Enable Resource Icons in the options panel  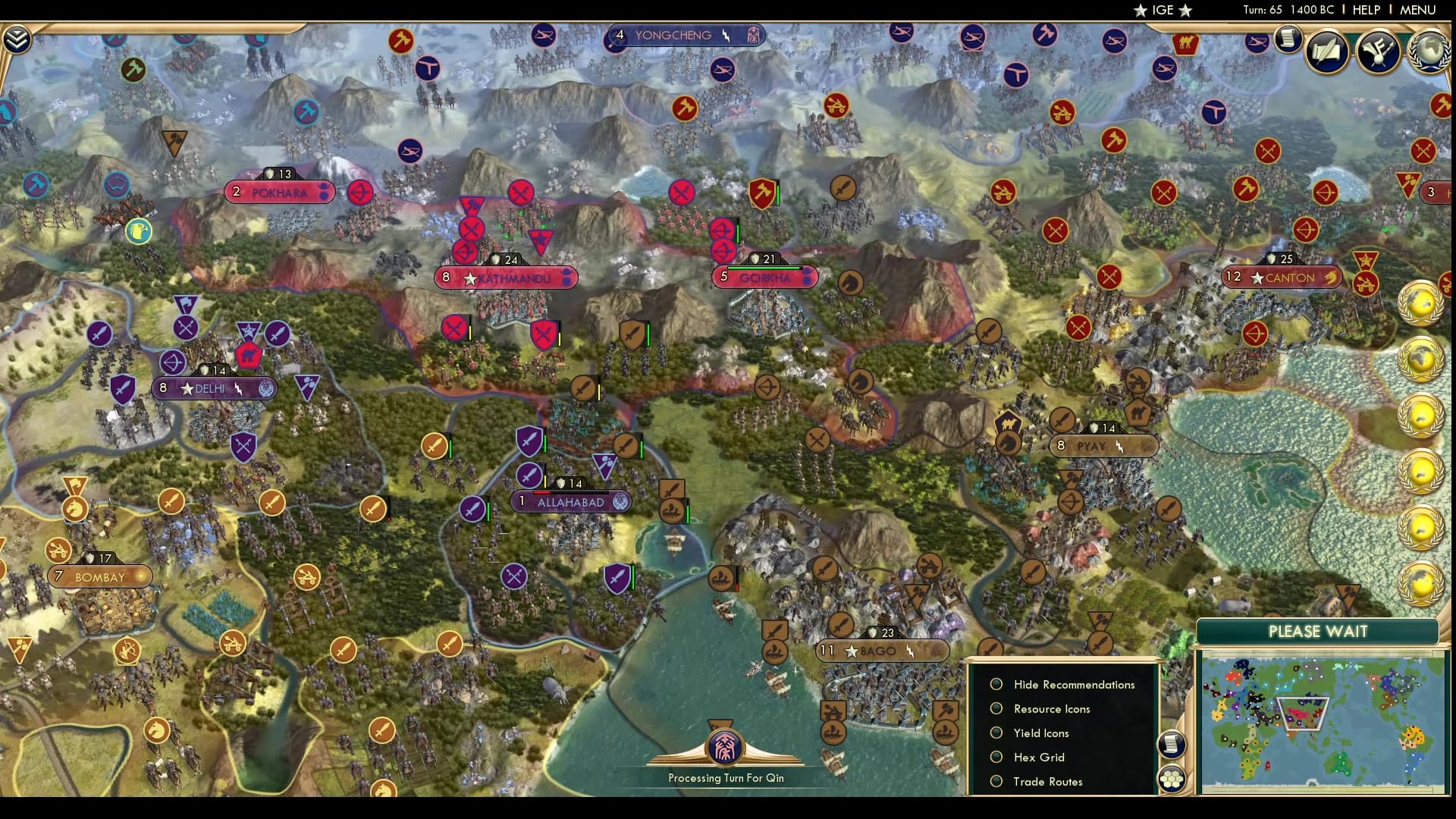[x=996, y=708]
